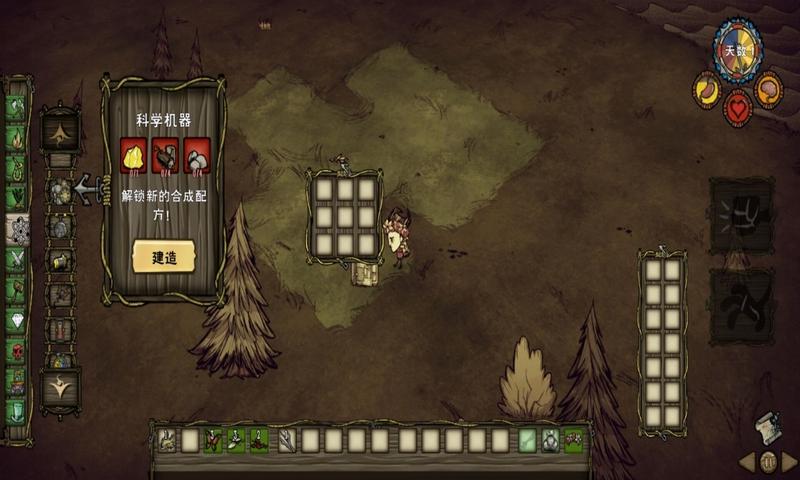The image size is (800, 480).
Task: Rotate the camera with the left arrow
Action: click(x=747, y=462)
